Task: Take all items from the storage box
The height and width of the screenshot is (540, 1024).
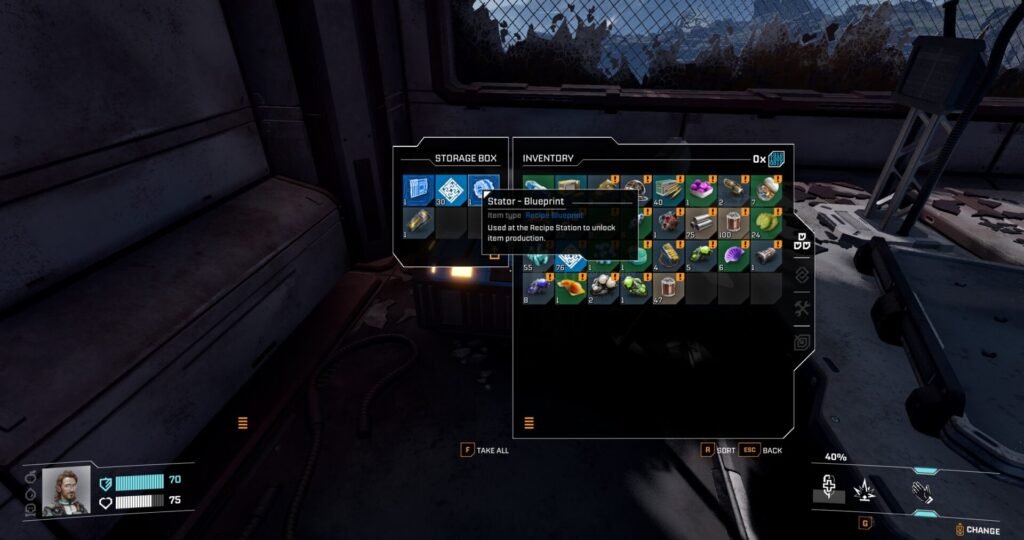Action: pos(486,450)
